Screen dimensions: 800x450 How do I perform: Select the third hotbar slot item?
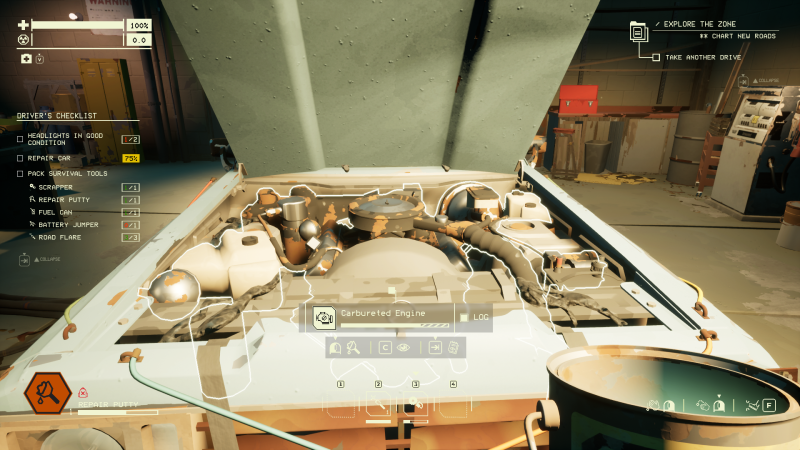(415, 405)
